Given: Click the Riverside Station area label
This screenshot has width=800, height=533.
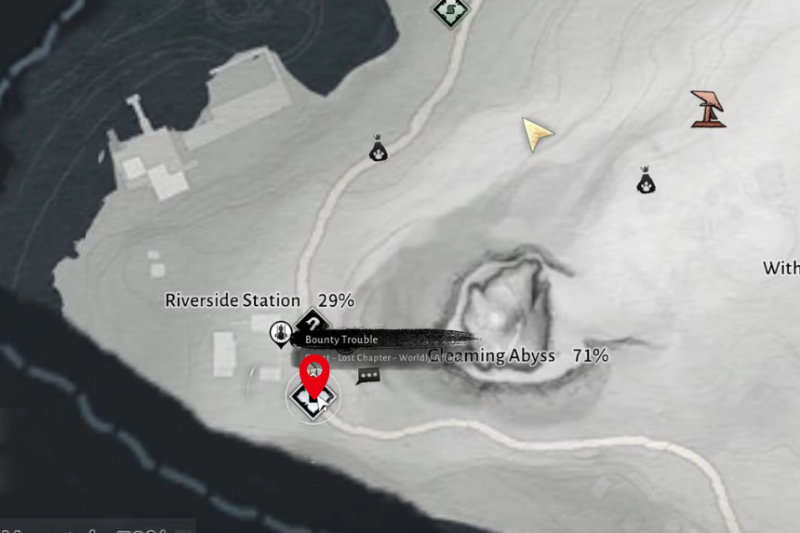Looking at the screenshot, I should (233, 300).
